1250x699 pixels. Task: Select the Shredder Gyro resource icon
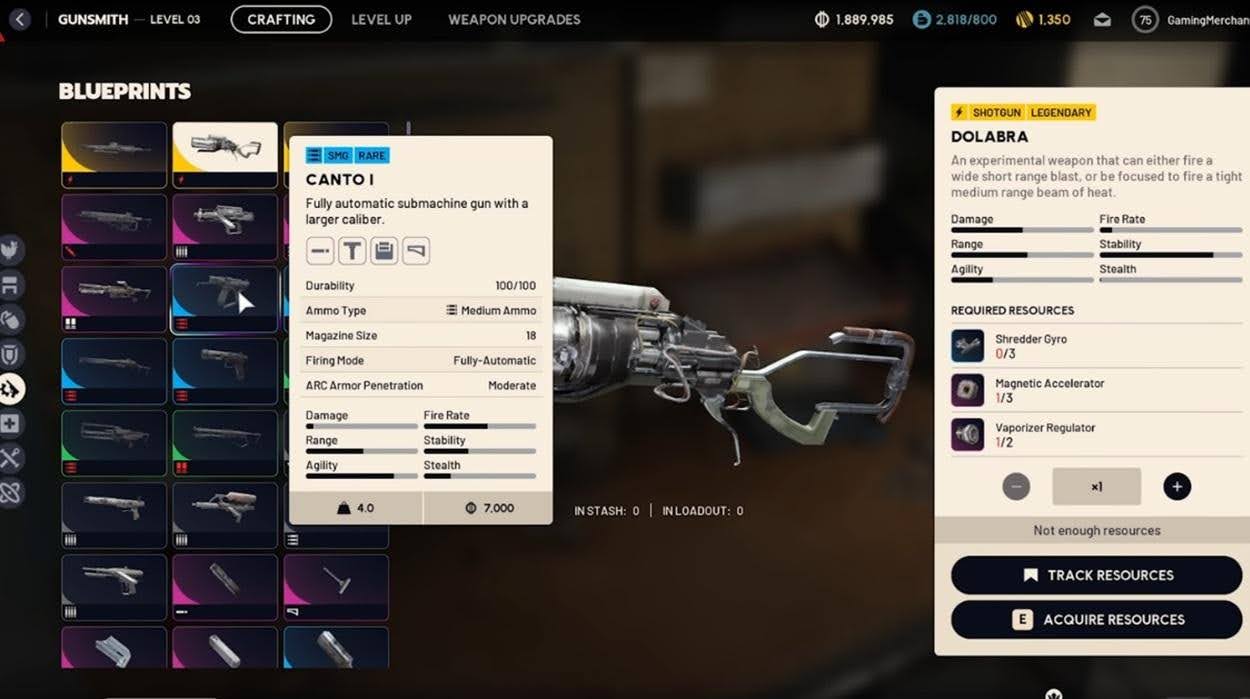click(967, 346)
